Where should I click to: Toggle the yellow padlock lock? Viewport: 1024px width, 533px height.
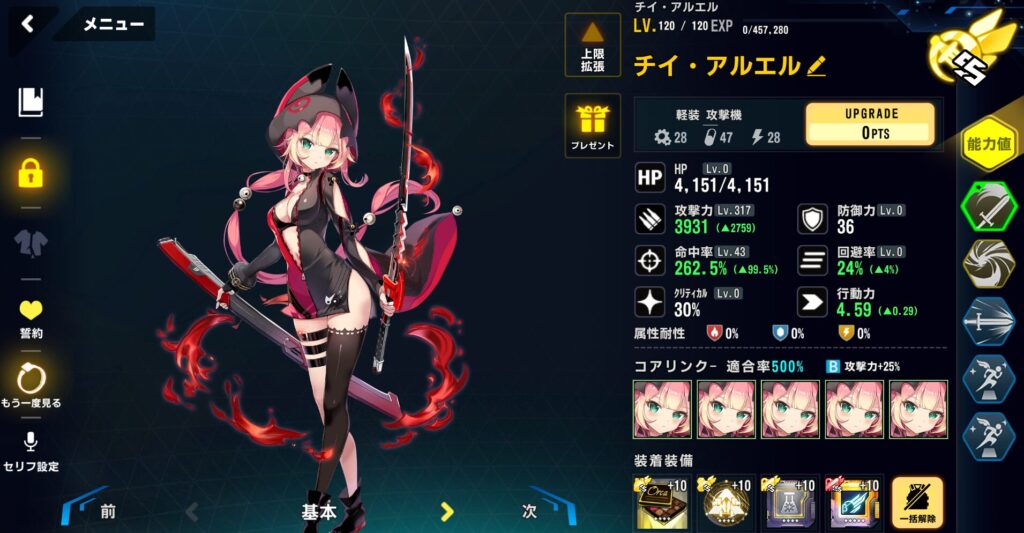click(x=31, y=174)
